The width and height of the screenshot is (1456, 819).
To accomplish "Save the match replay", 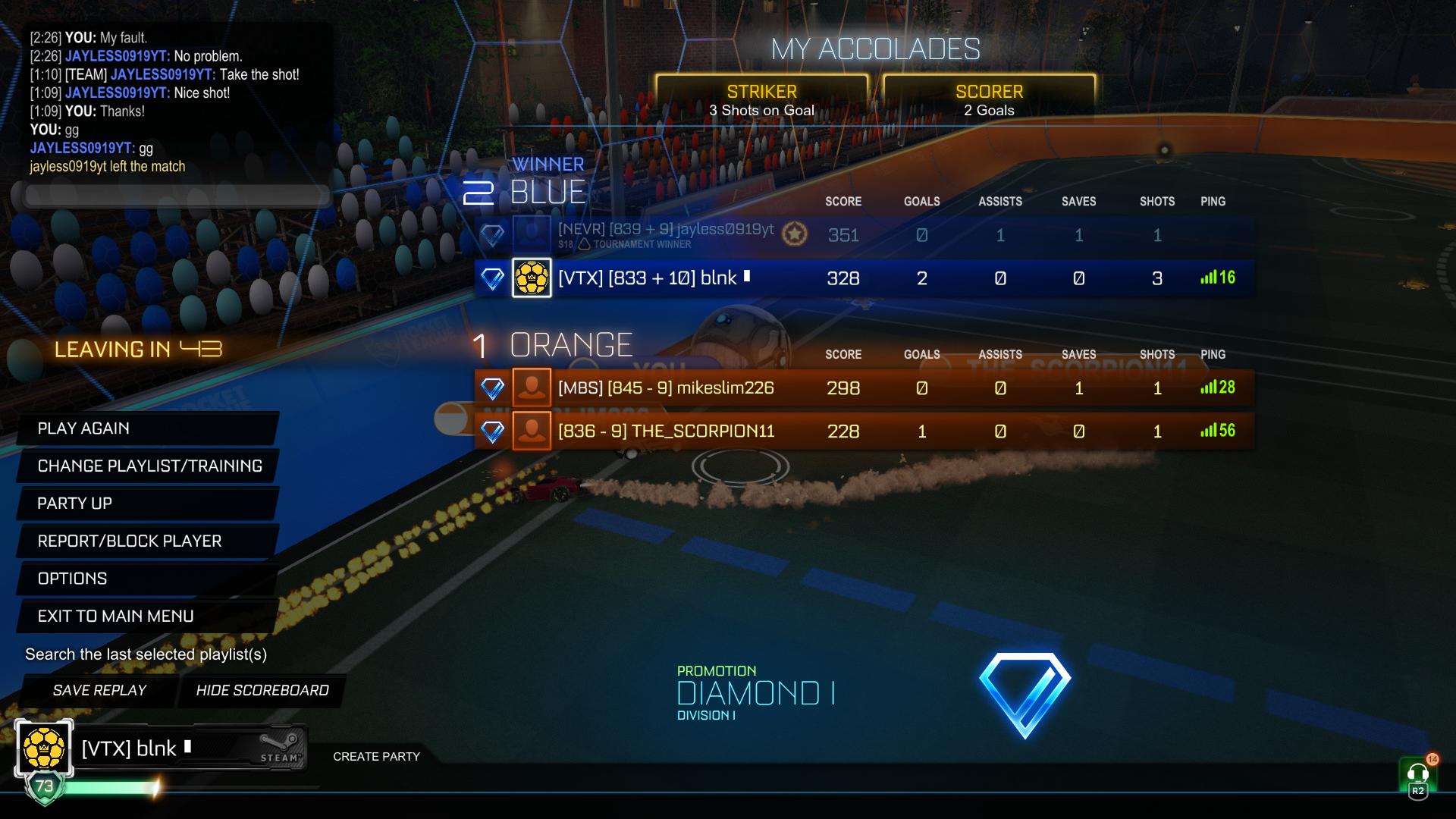I will [99, 690].
